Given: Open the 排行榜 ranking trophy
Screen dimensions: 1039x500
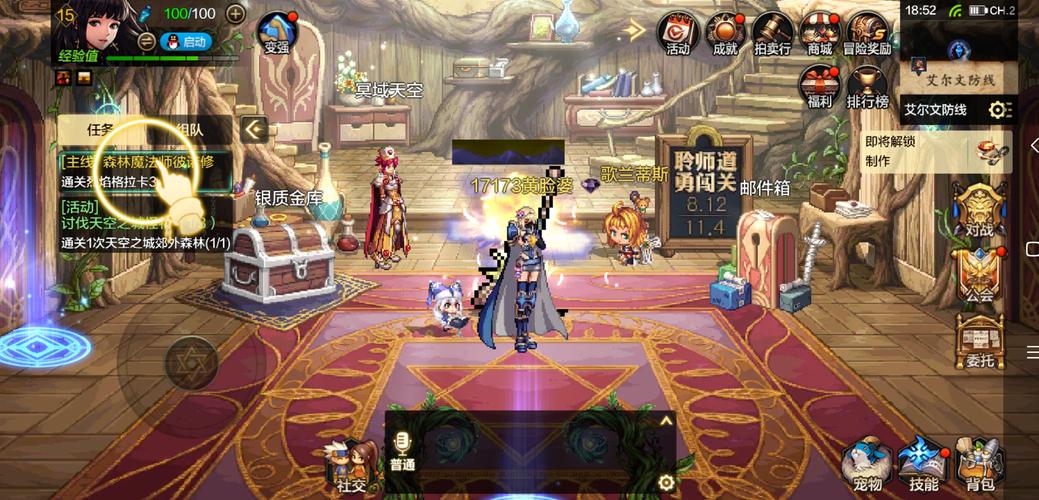Looking at the screenshot, I should [867, 86].
